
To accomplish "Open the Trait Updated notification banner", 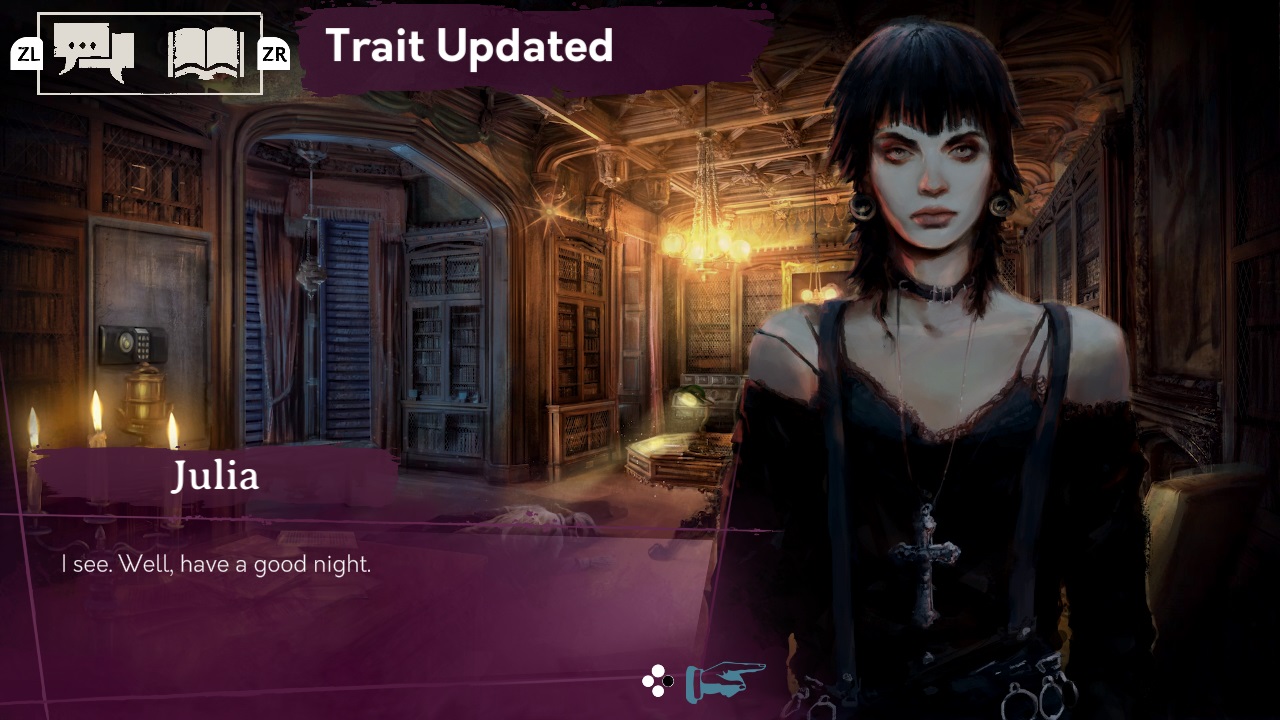I will tap(470, 47).
